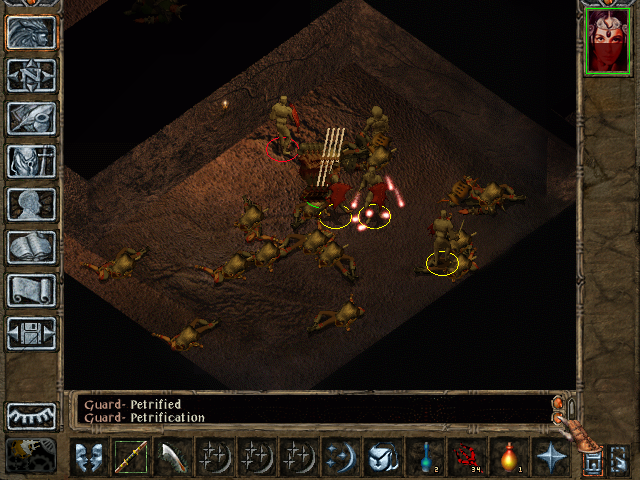This screenshot has height=480, width=640.
Task: Open special abilities with the four-pointed star
Action: 550,457
